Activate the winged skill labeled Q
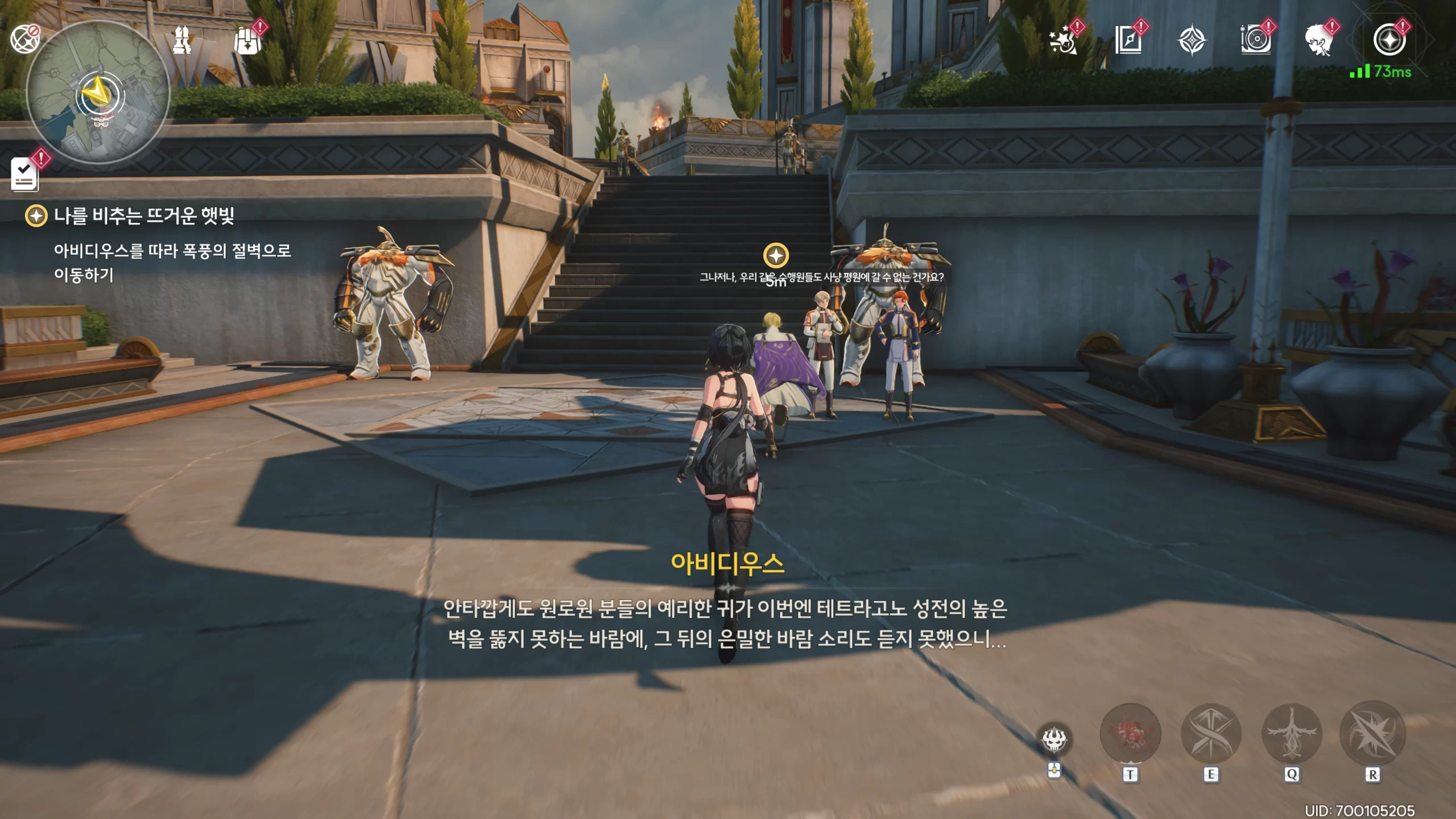This screenshot has width=1456, height=819. coord(1292,734)
